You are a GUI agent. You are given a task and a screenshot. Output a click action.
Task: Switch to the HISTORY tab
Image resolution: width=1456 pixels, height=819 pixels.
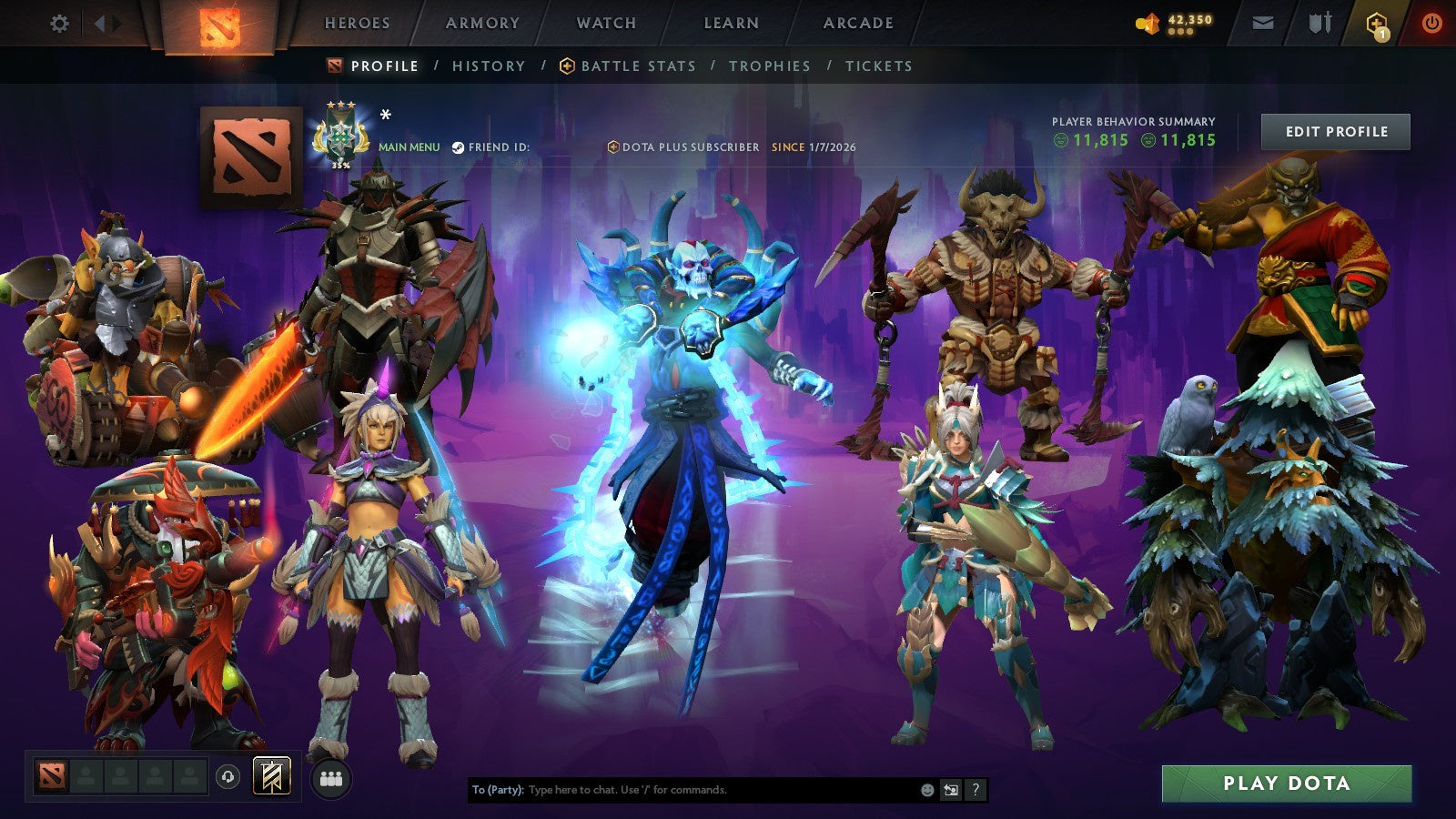[x=489, y=66]
